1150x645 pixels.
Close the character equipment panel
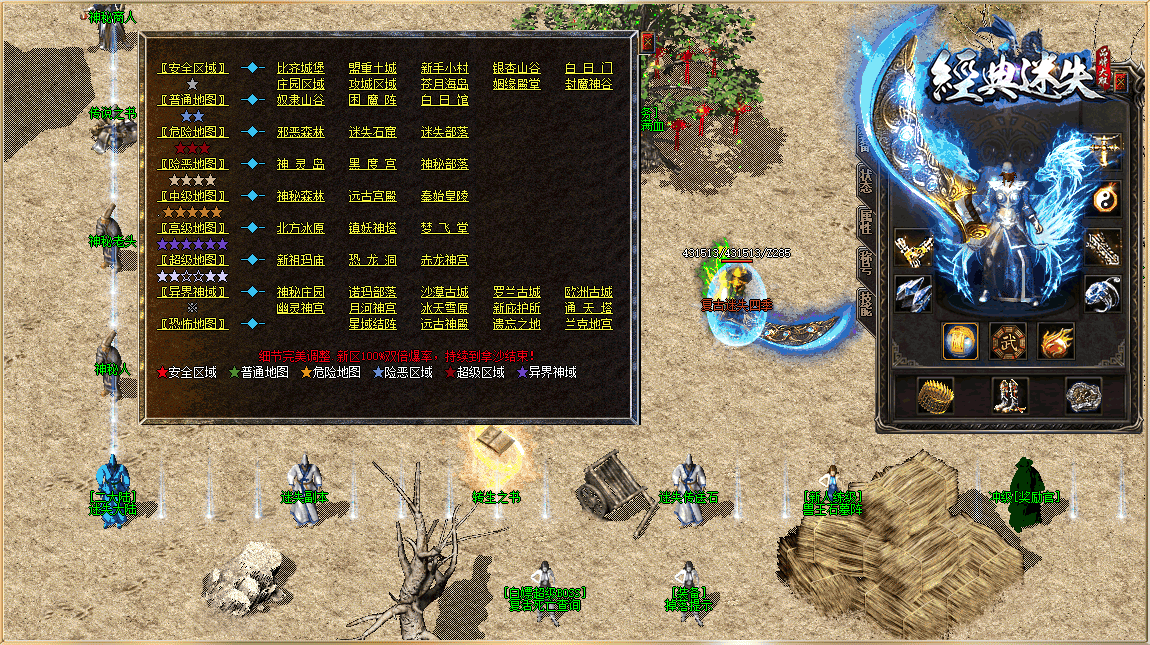pyautogui.click(x=1120, y=82)
